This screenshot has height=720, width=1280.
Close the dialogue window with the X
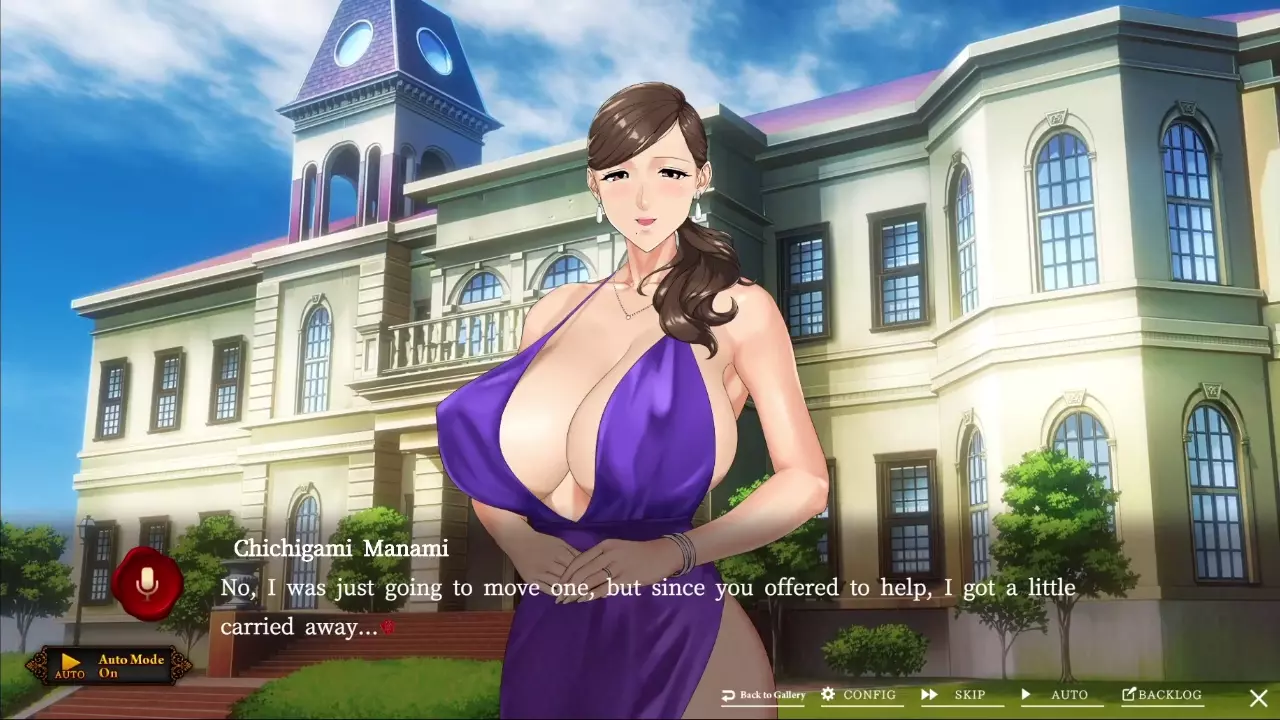point(1258,697)
